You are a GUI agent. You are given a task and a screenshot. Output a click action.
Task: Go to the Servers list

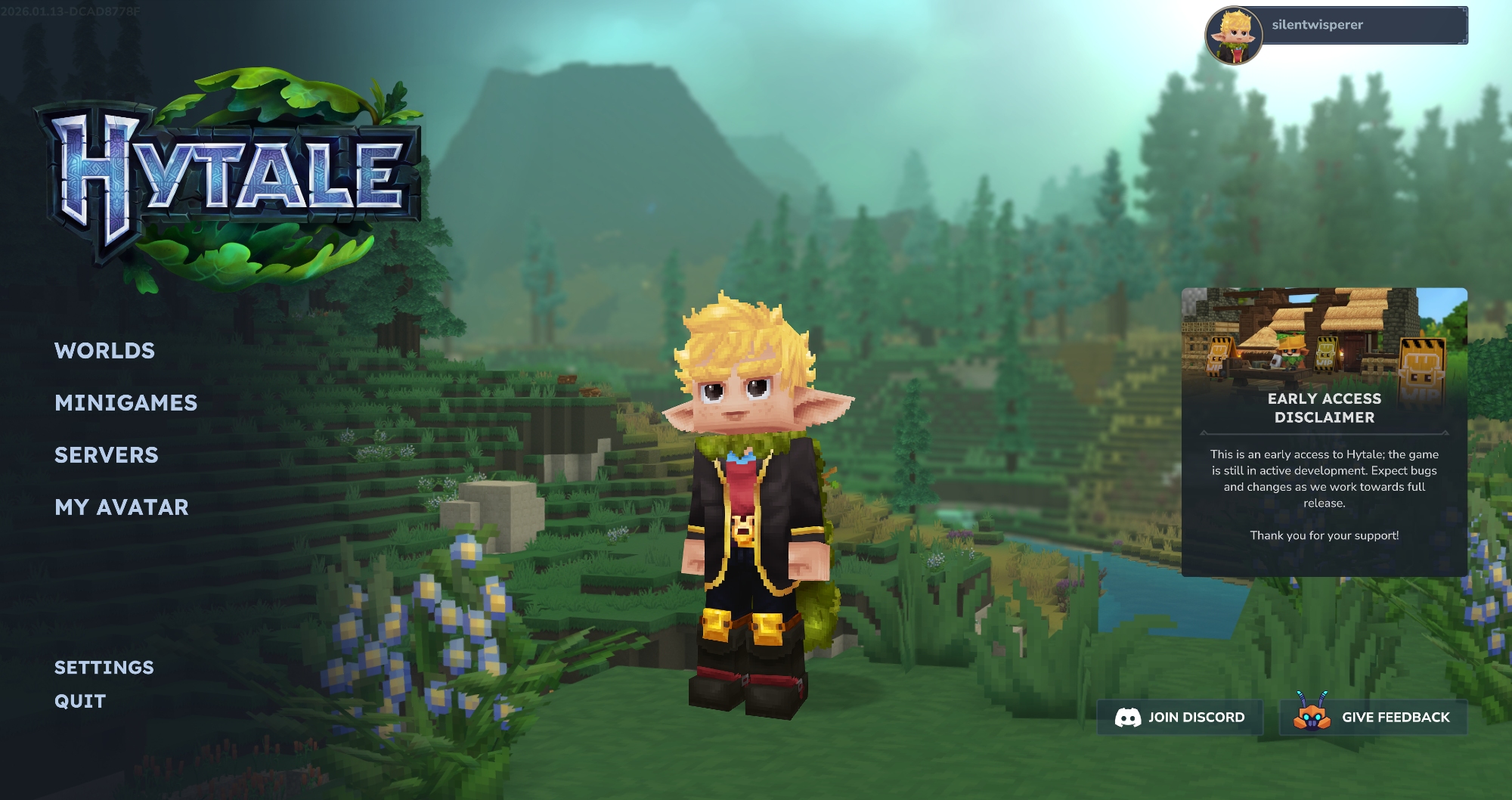pyautogui.click(x=107, y=455)
